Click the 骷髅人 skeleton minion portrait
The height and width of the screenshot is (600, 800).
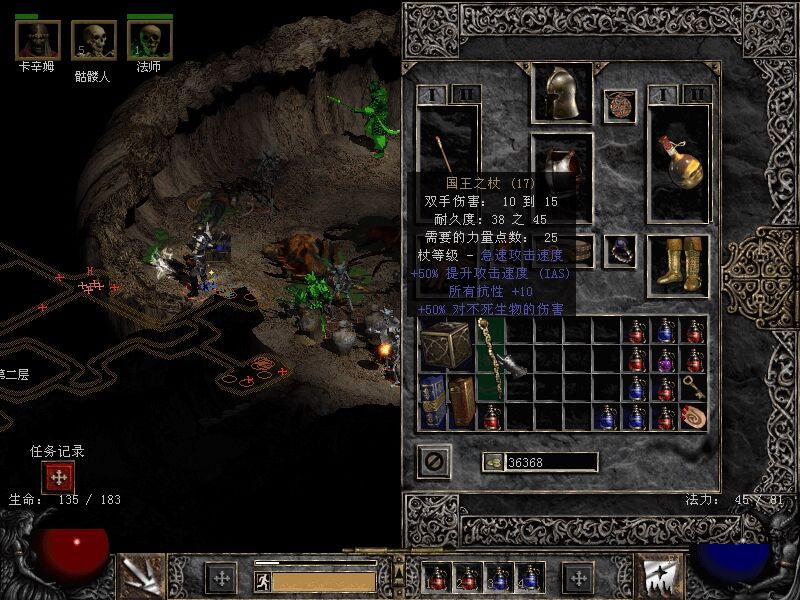pos(92,40)
